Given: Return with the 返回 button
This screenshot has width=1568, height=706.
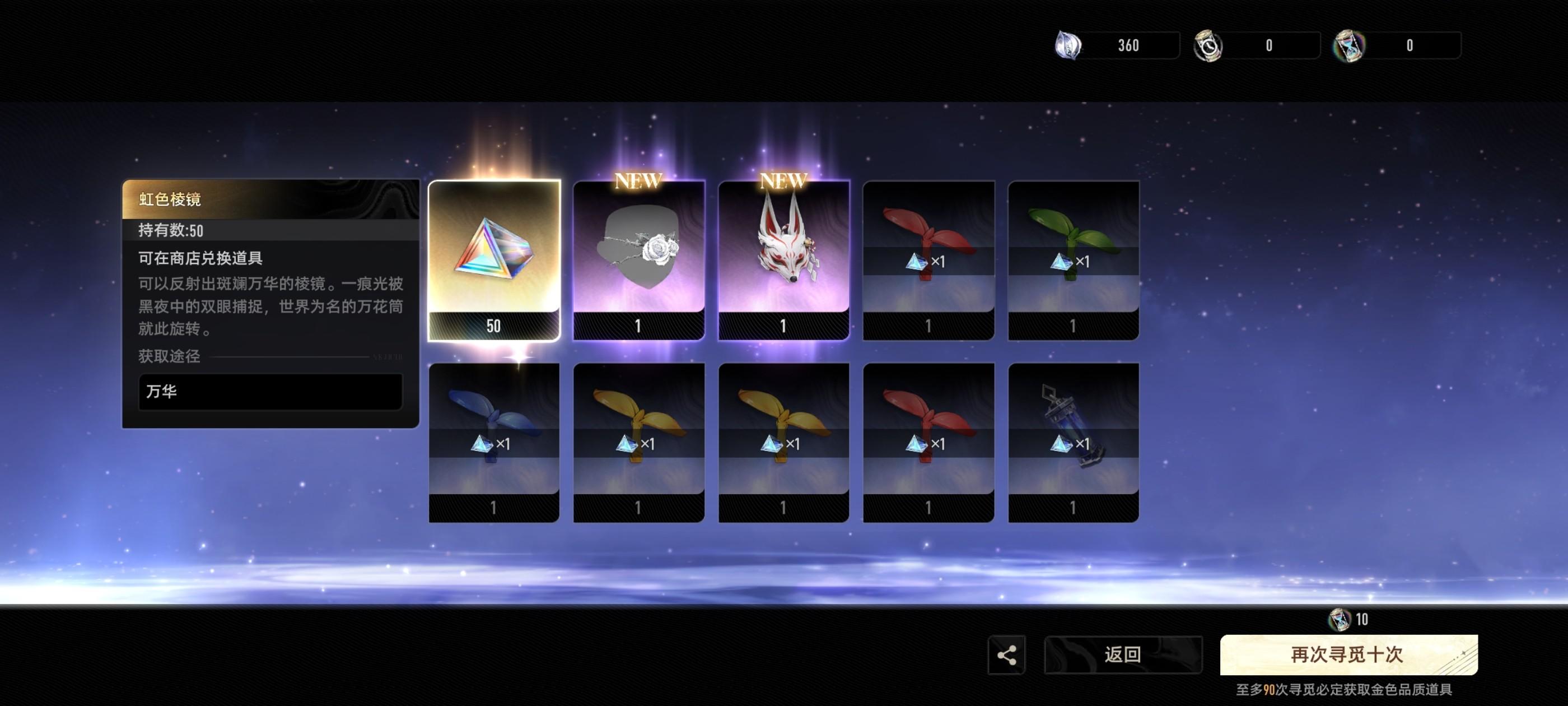Looking at the screenshot, I should tap(1122, 655).
